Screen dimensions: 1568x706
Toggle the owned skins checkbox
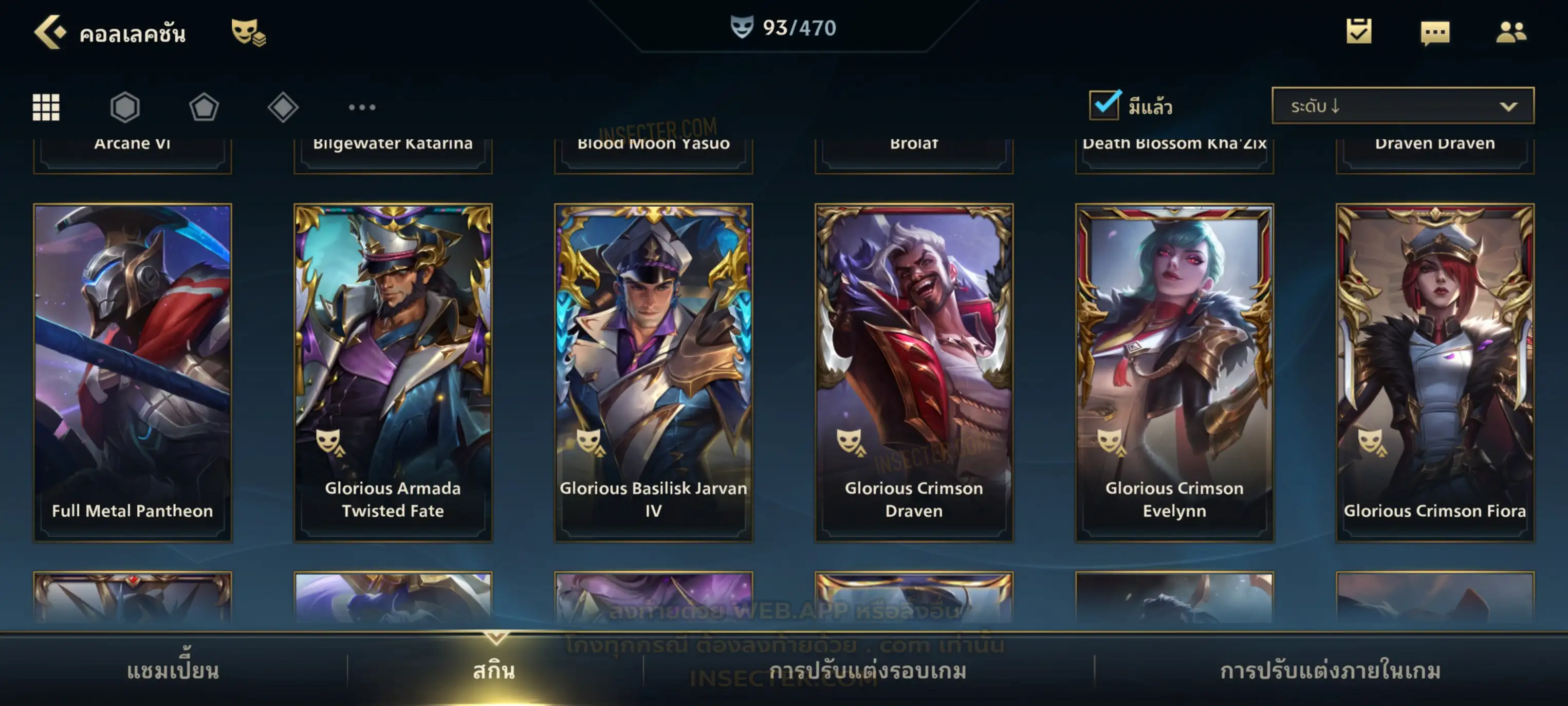point(1103,105)
